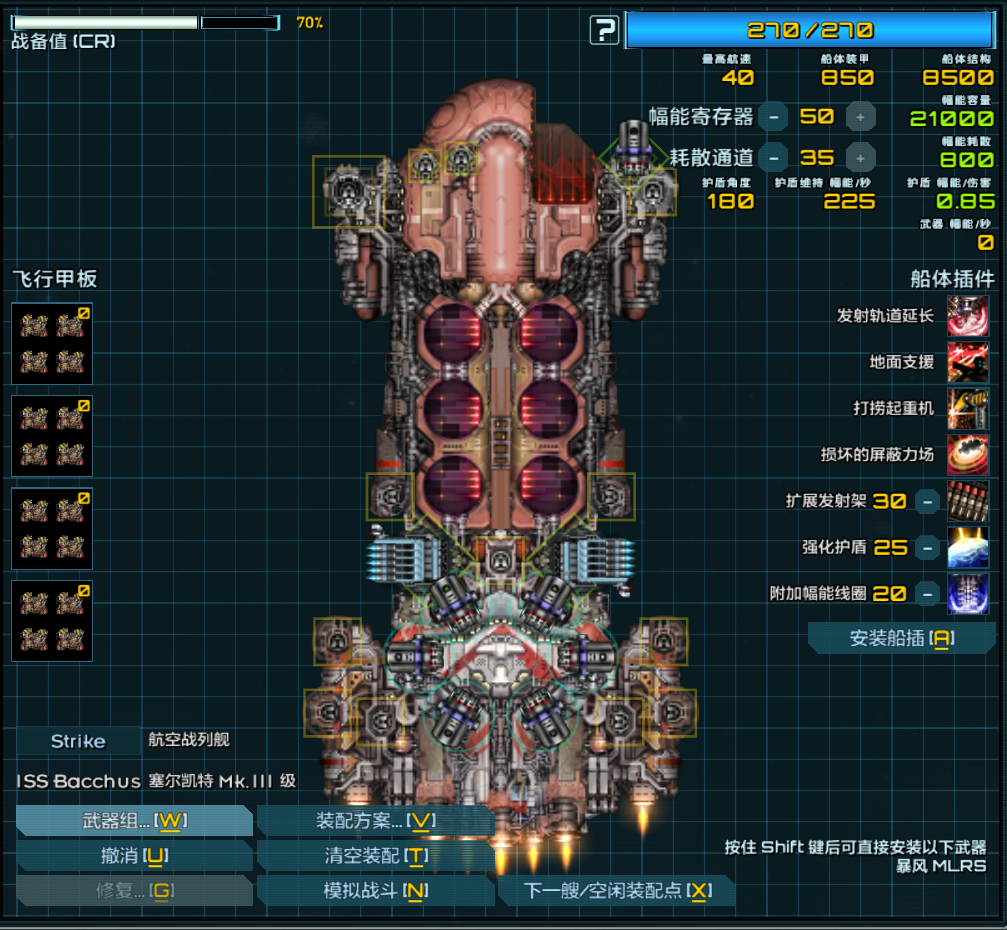Decrease 幅能寄存器 capacitors with minus
The height and width of the screenshot is (930, 1007).
tap(772, 116)
